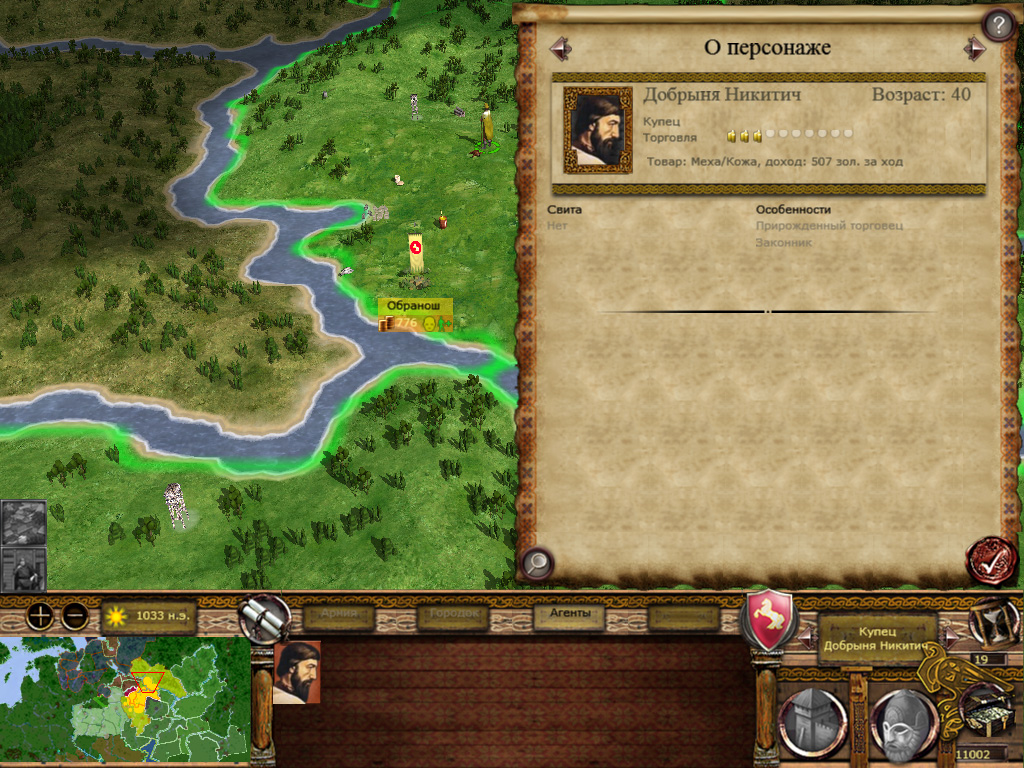Zoom out the minimap with the minus button
Viewport: 1024px width, 768px height.
pos(73,616)
